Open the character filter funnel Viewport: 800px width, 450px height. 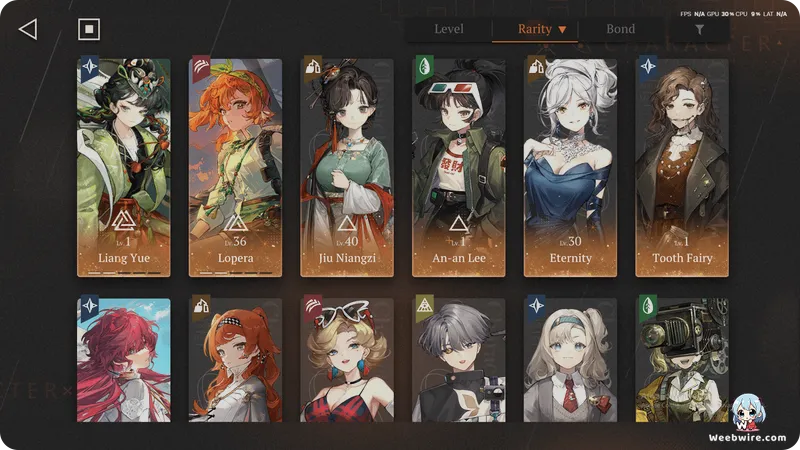point(699,30)
